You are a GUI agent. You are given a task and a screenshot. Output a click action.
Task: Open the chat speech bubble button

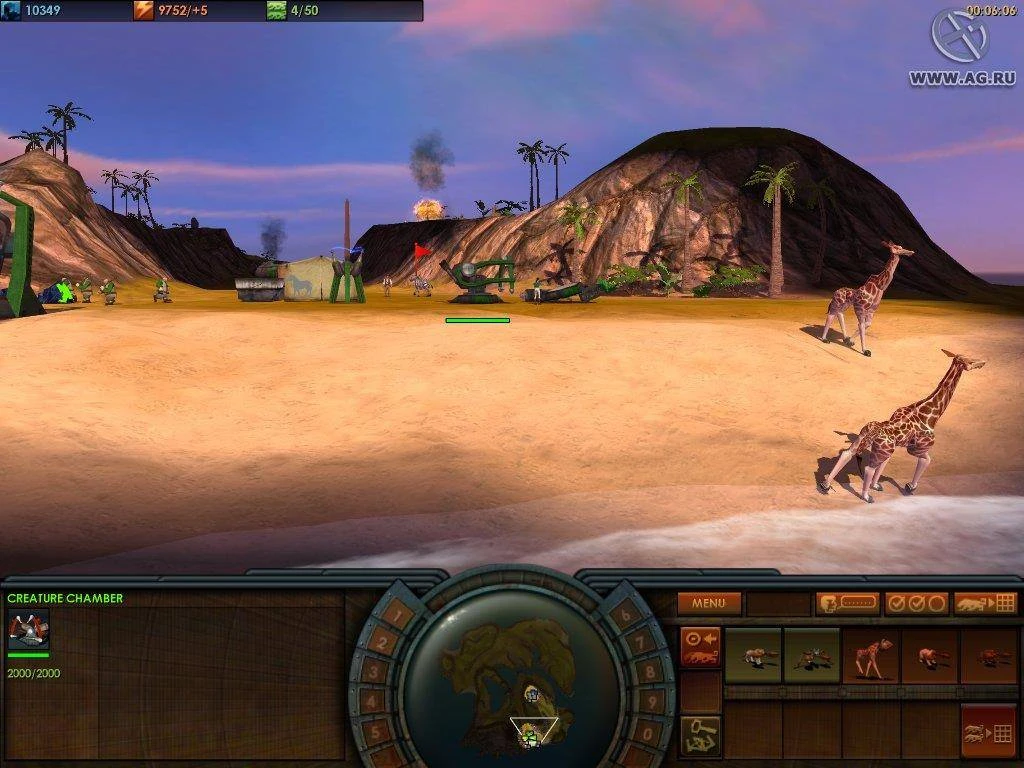847,603
